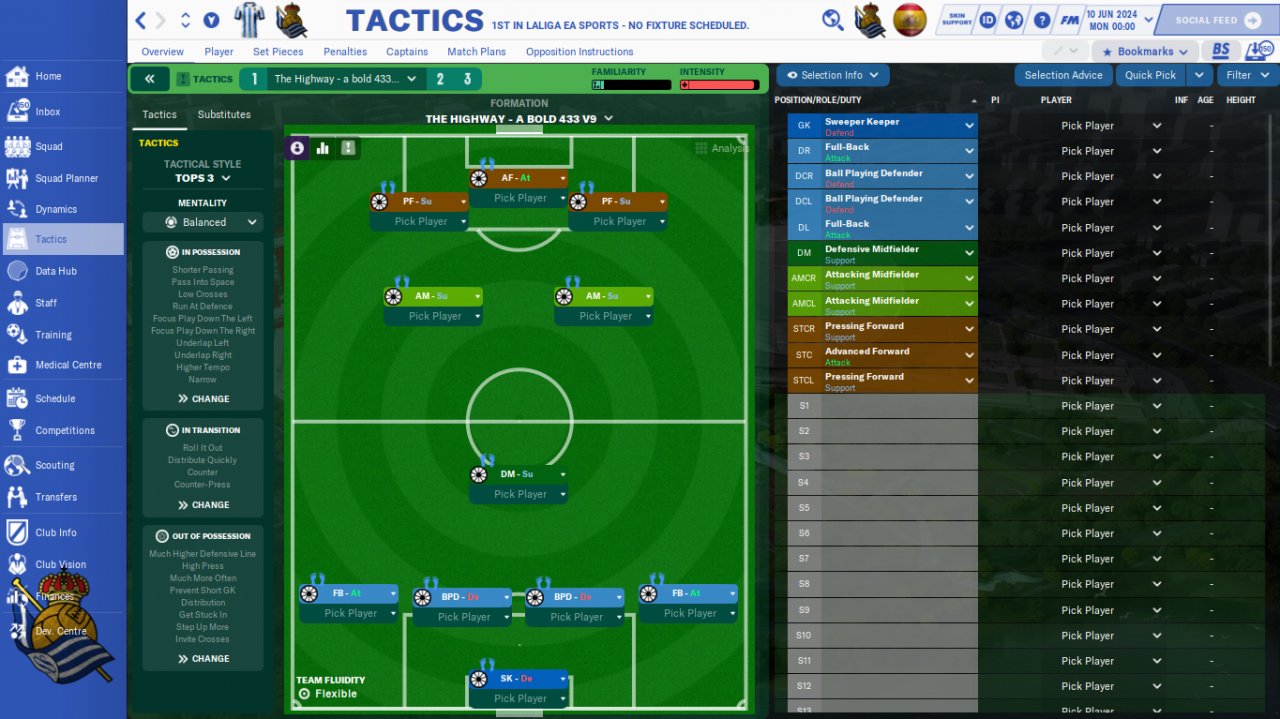This screenshot has width=1280, height=719.
Task: Change the In Possession instructions
Action: click(203, 399)
